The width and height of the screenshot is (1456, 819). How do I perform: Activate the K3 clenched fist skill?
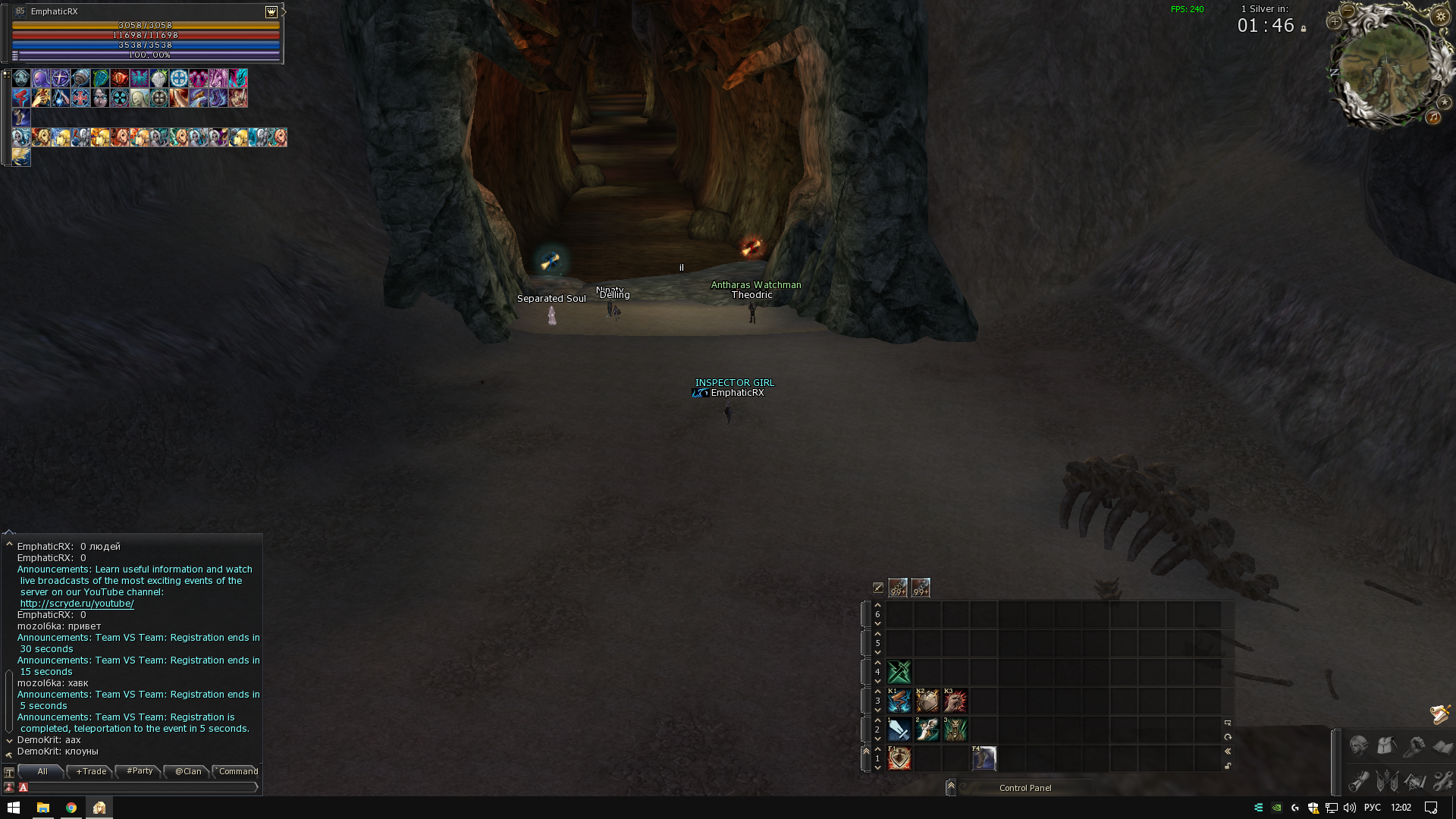[x=955, y=701]
